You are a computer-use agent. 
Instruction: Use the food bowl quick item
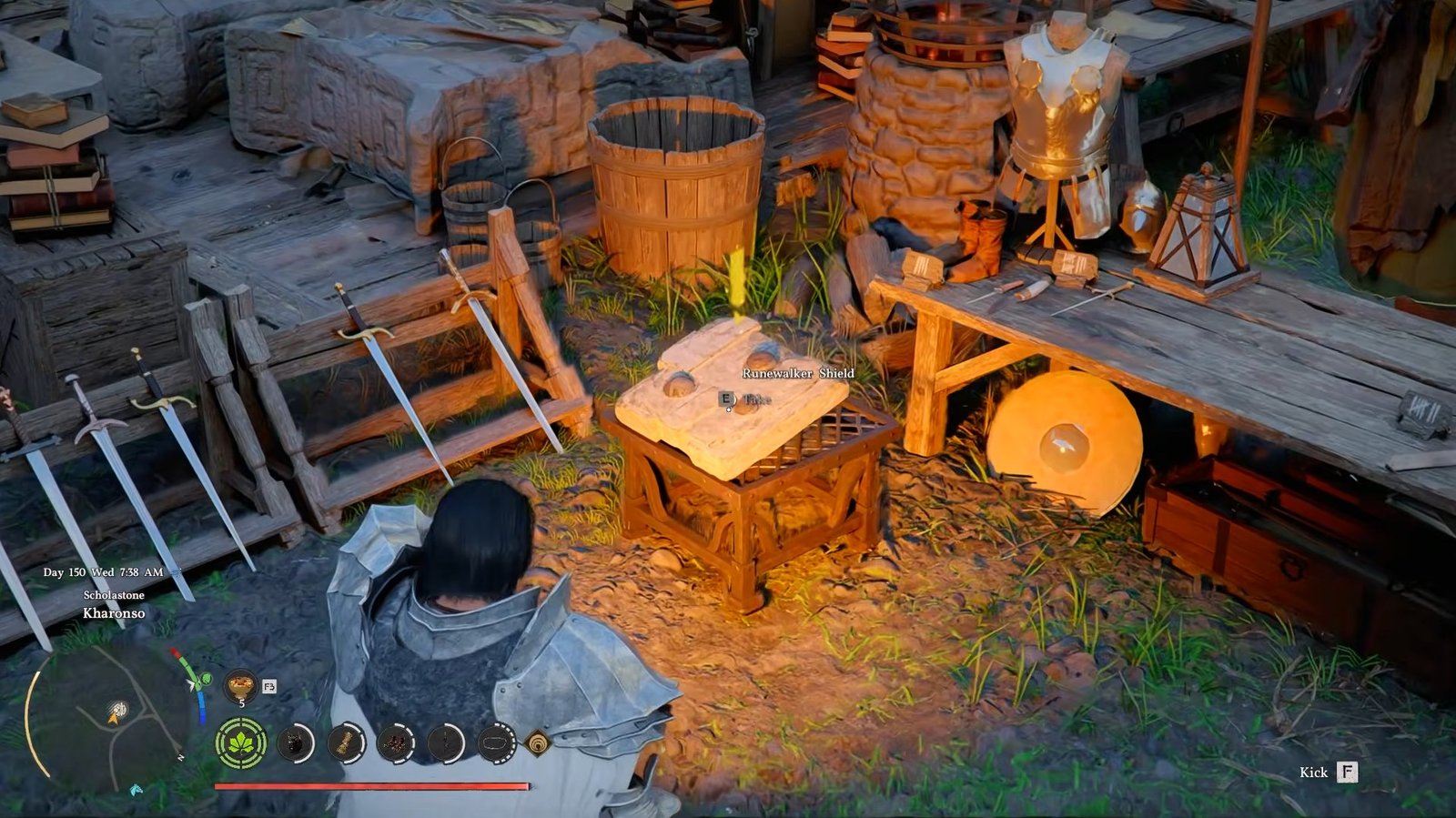pyautogui.click(x=241, y=683)
